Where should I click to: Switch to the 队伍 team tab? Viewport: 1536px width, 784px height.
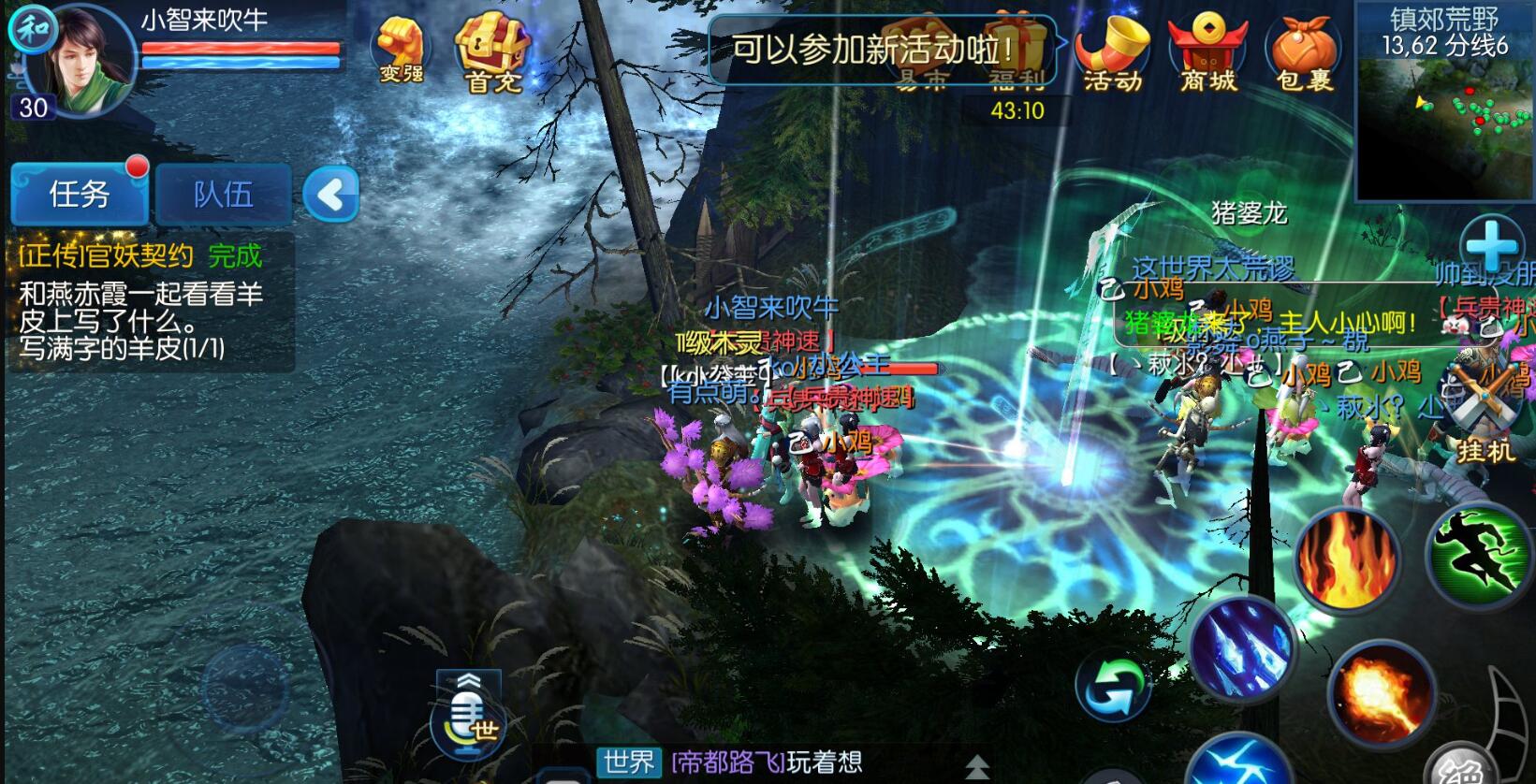pos(223,192)
